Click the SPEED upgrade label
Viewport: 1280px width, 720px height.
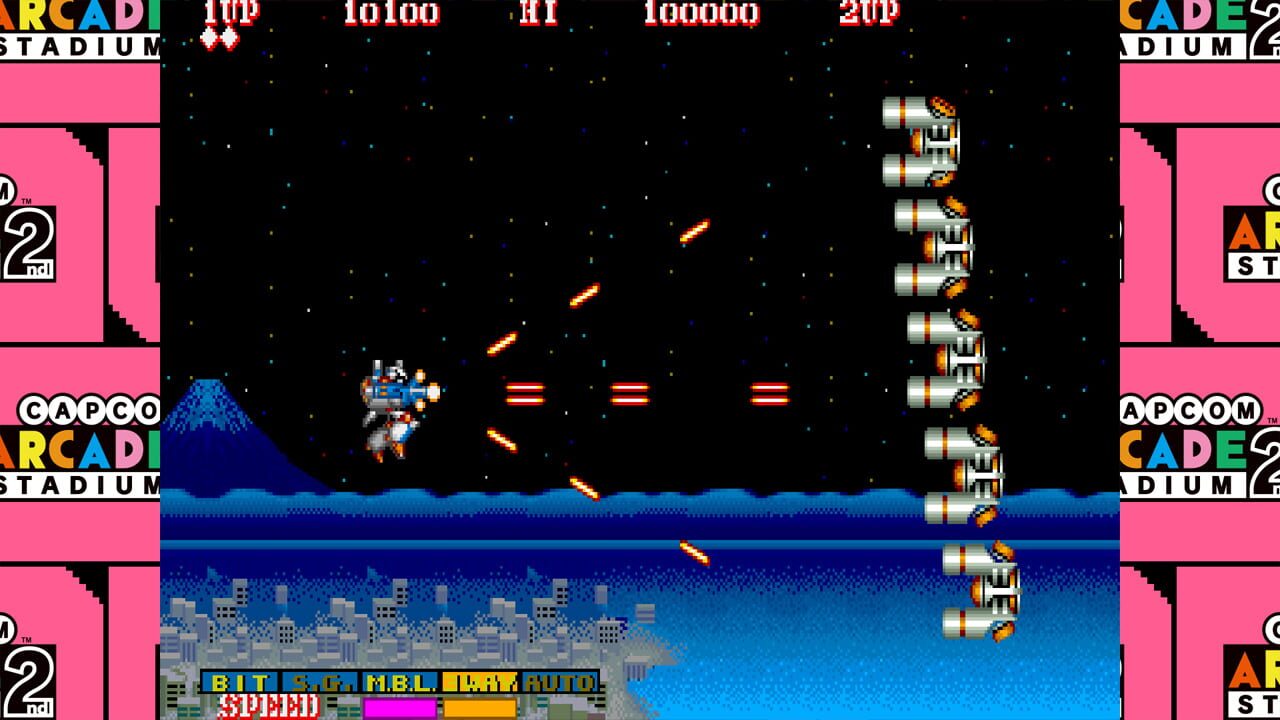click(x=272, y=704)
